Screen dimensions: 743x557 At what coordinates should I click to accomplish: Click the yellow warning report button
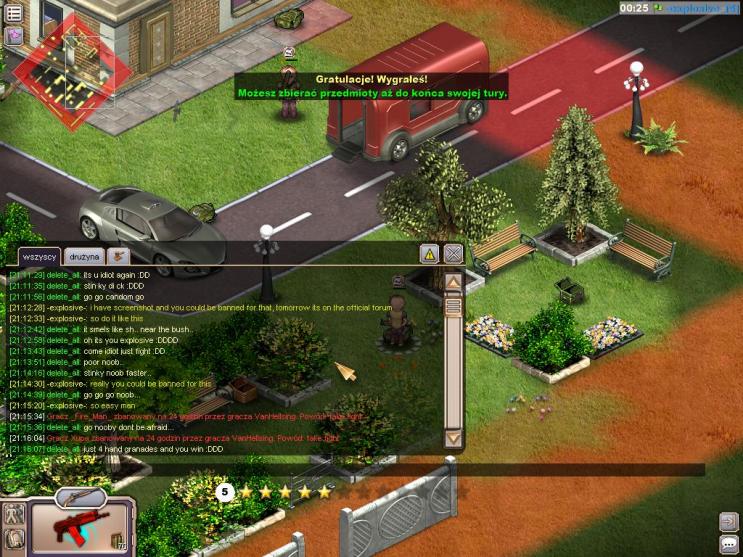pos(428,254)
